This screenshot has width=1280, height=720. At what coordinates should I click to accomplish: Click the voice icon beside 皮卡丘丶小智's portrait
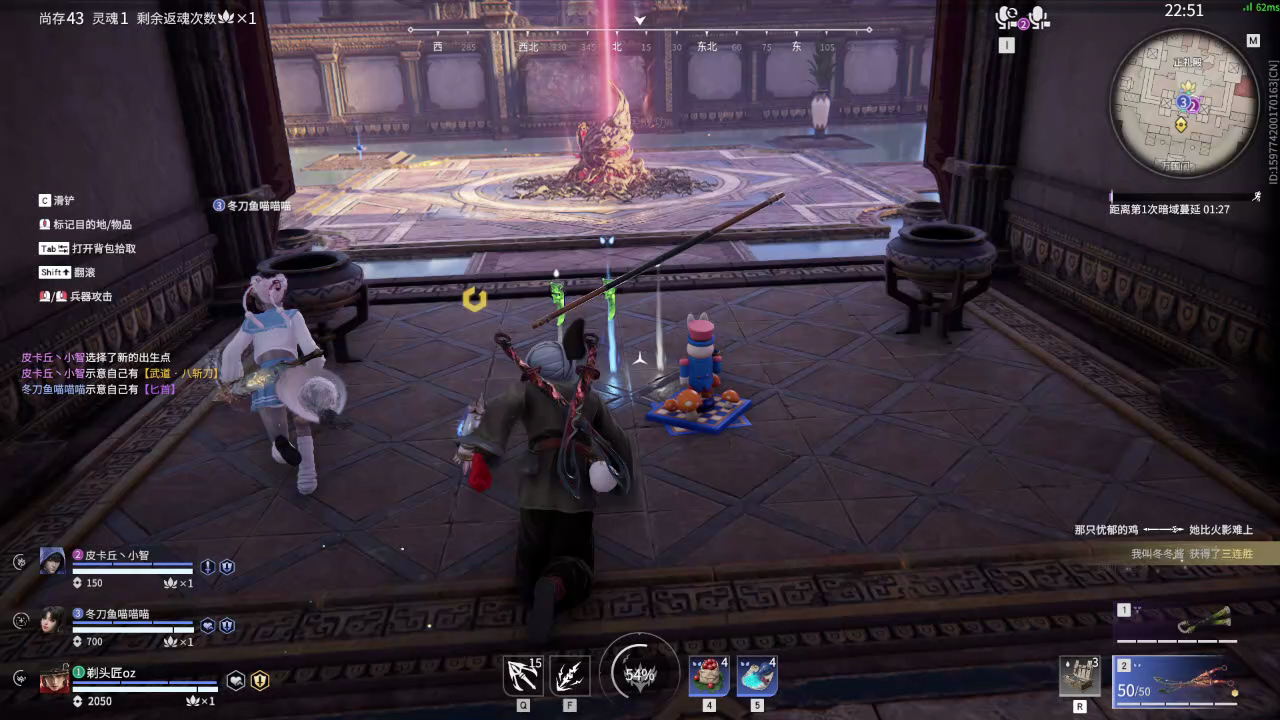(20, 562)
